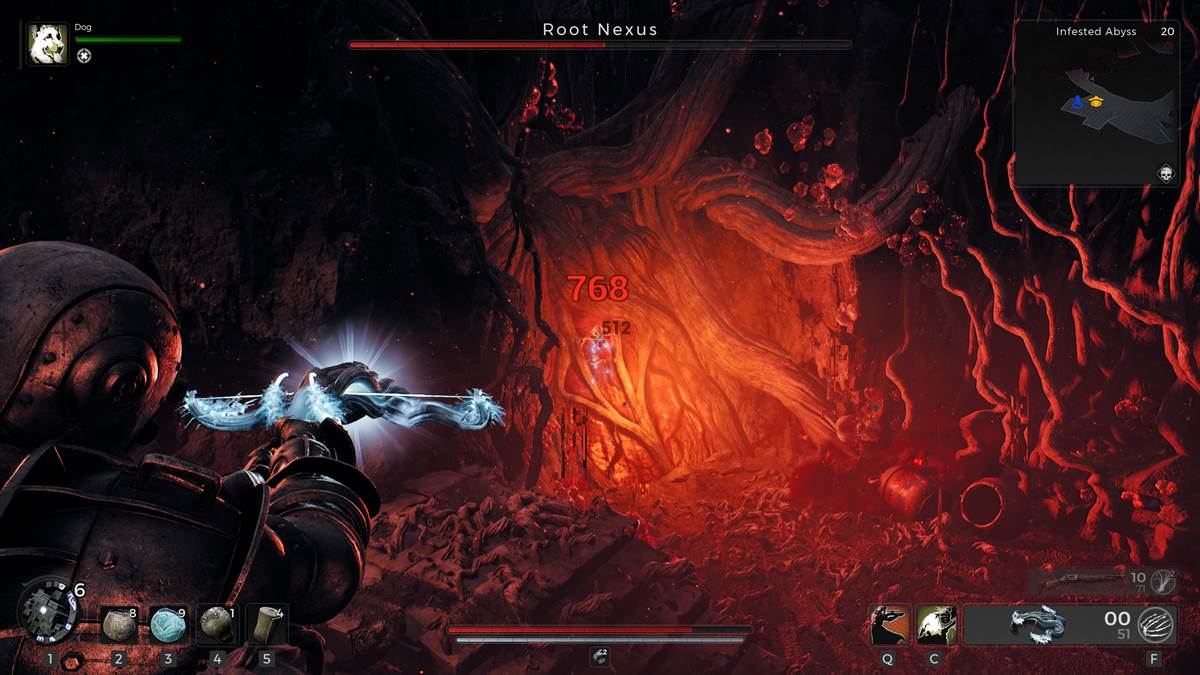Select the bandage roll consumable slot
The height and width of the screenshot is (675, 1200).
pyautogui.click(x=266, y=624)
